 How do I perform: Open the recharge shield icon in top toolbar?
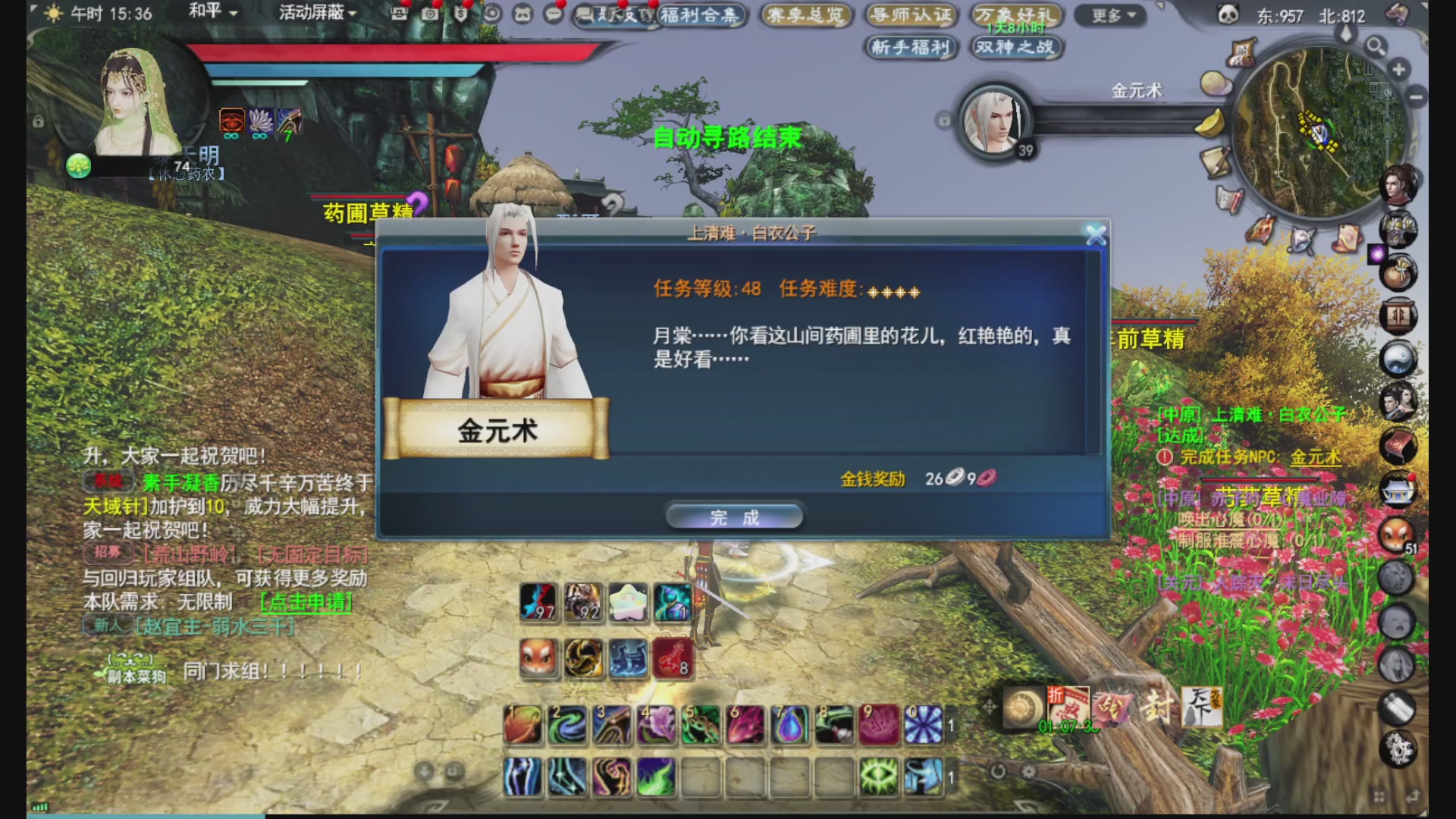[460, 13]
